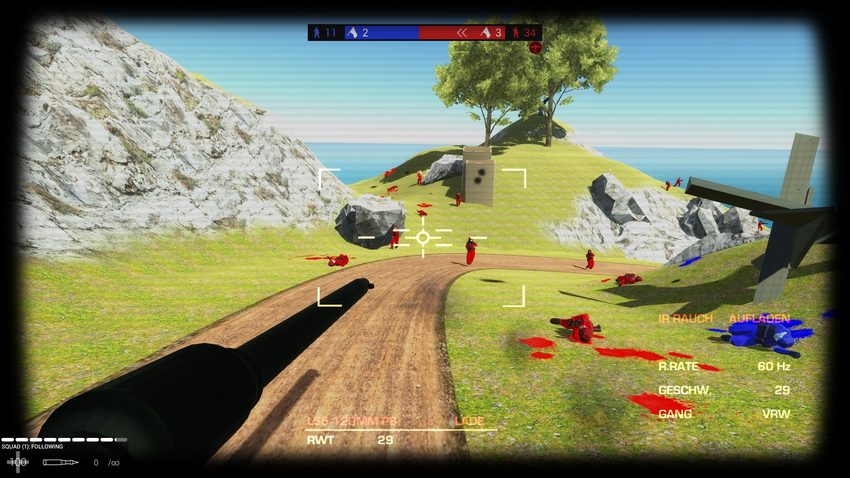This screenshot has height=478, width=850.
Task: Select the blue team flag icon
Action: (x=352, y=33)
